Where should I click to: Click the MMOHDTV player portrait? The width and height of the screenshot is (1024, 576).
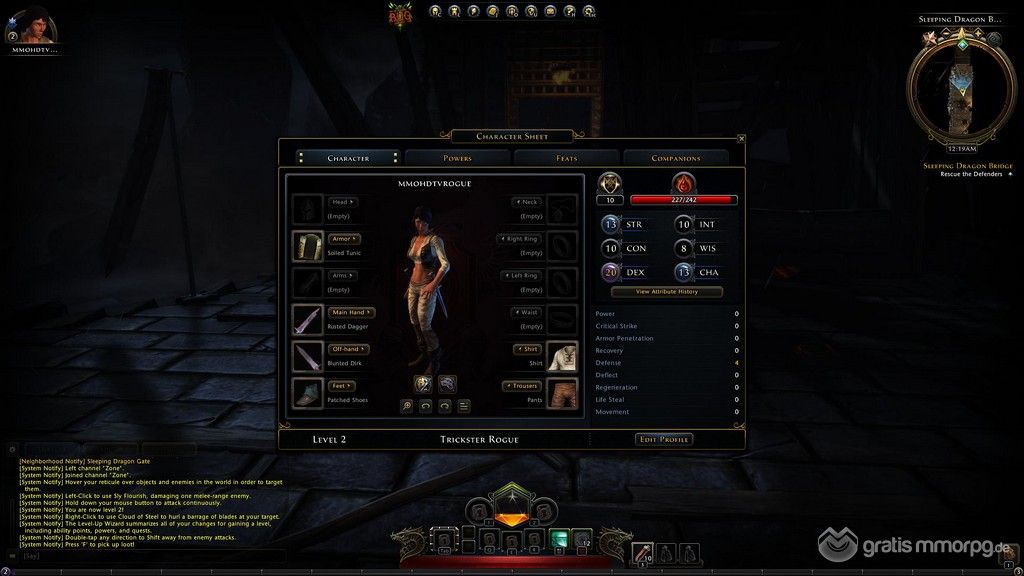(35, 23)
